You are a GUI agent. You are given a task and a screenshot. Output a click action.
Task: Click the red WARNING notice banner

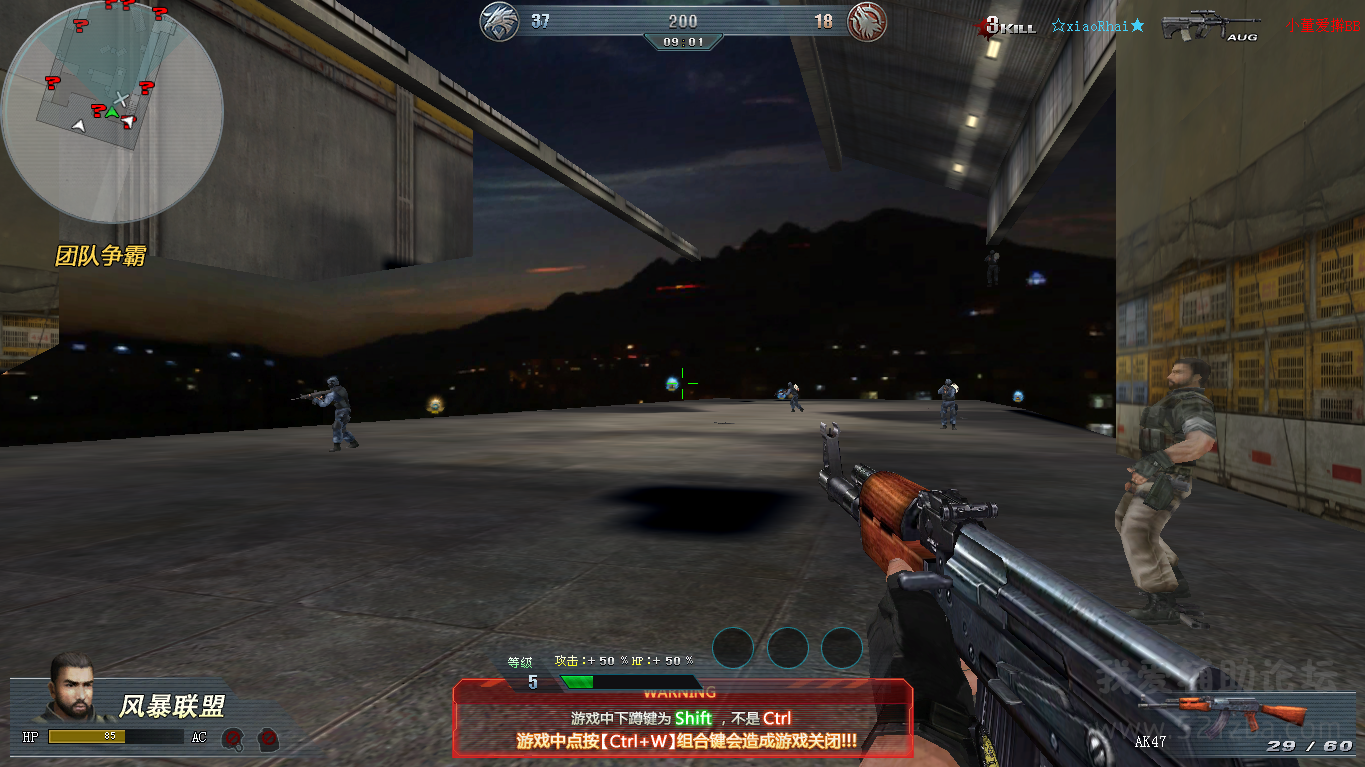click(683, 718)
